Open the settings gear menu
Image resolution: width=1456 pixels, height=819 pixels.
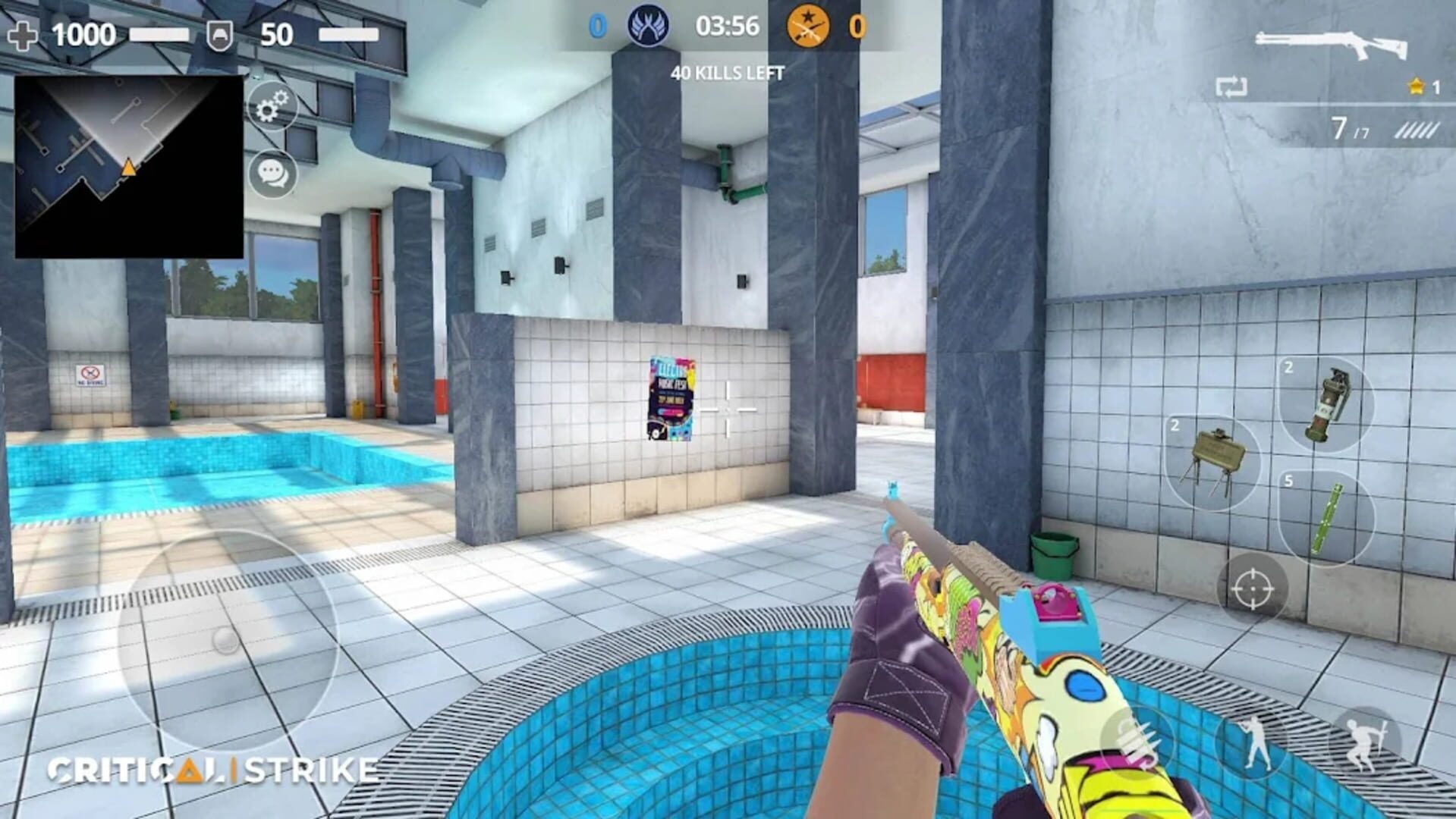(272, 106)
